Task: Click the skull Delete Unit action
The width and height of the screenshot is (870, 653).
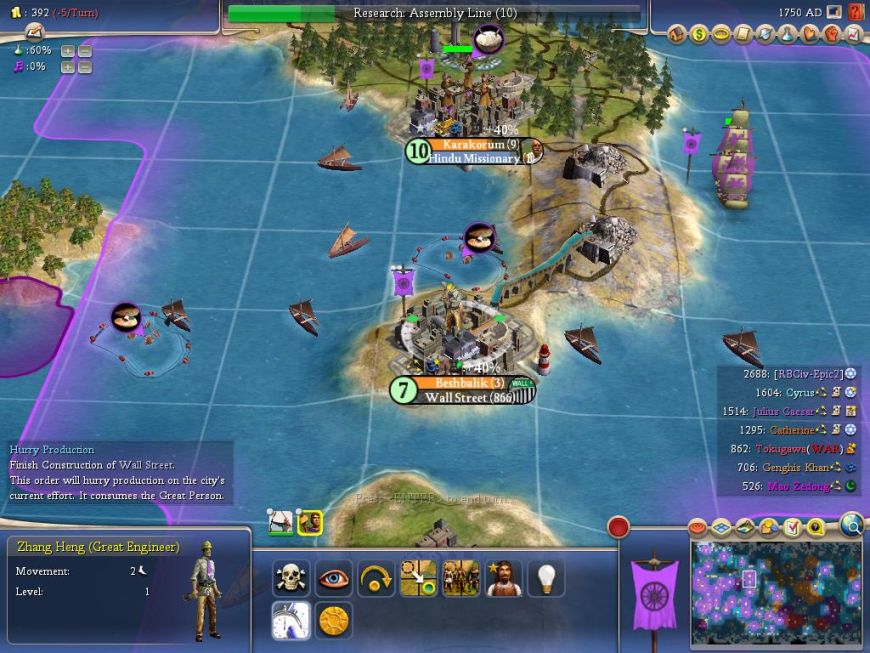Action: [291, 578]
